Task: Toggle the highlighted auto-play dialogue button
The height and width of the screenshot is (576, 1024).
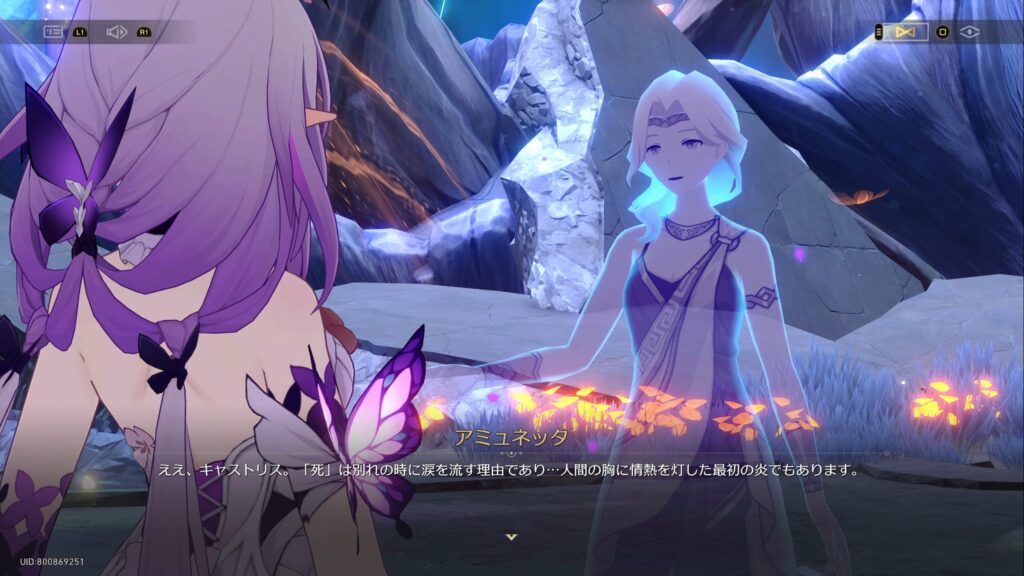Action: coord(906,32)
